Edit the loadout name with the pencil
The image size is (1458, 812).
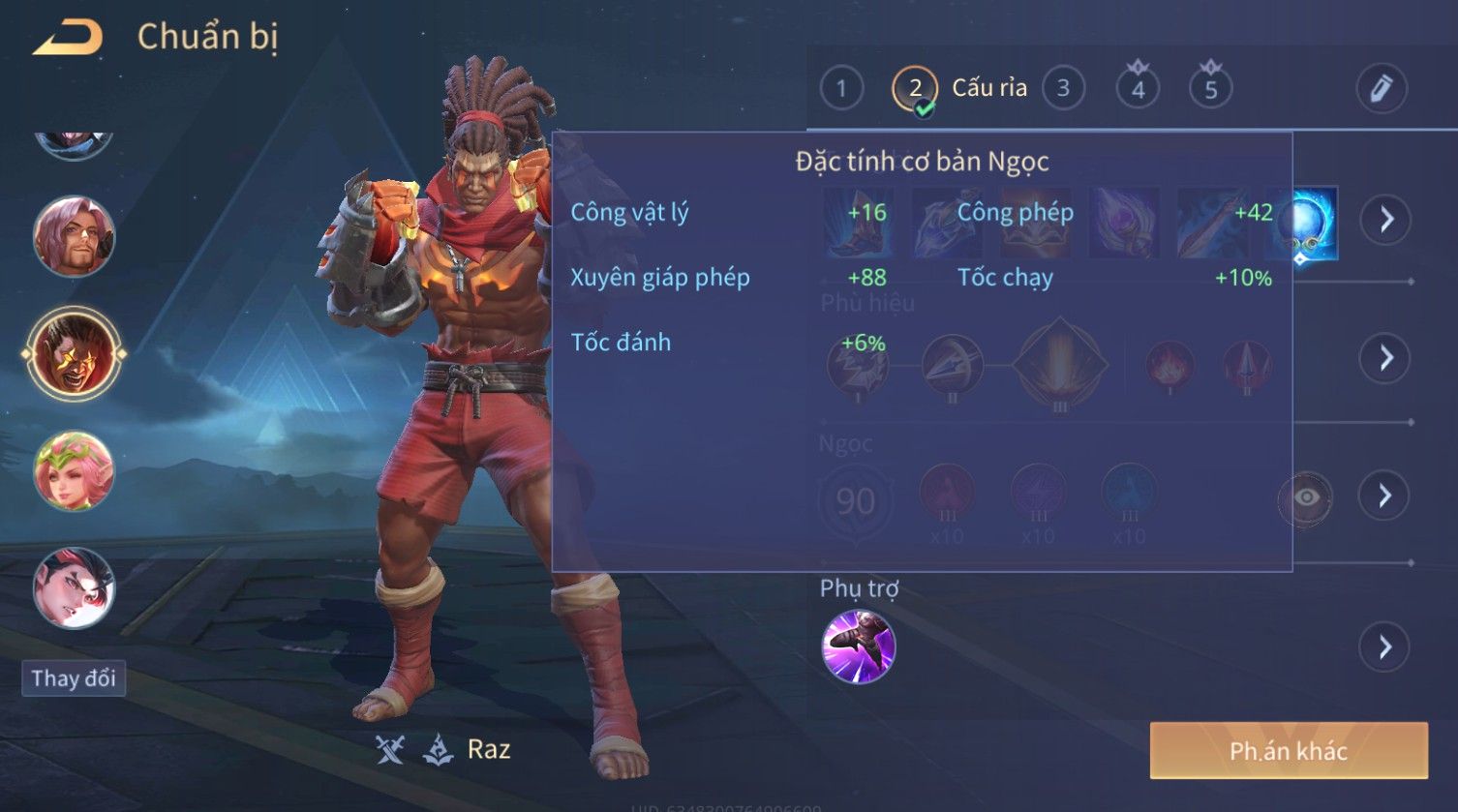1381,89
